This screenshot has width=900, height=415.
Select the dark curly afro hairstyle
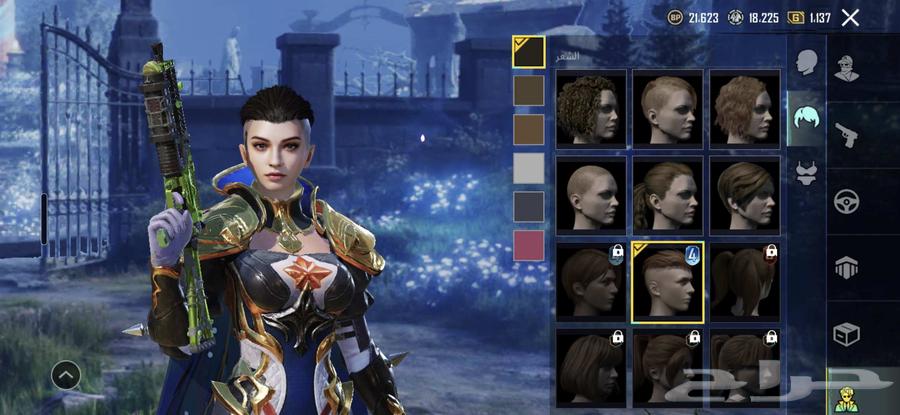(591, 108)
